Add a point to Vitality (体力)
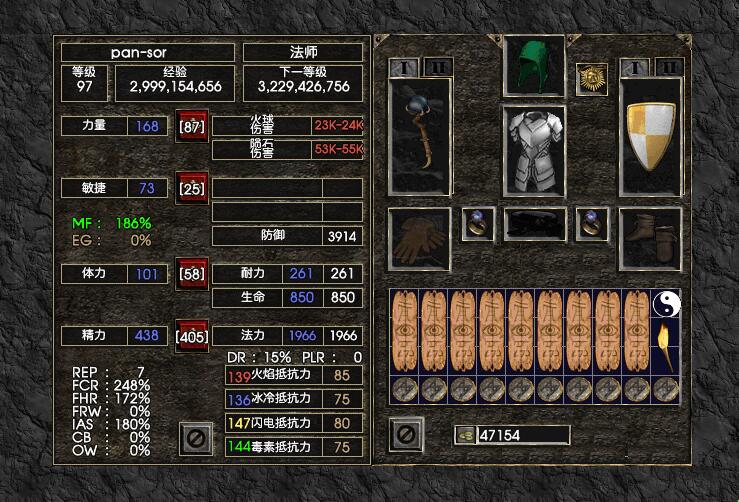This screenshot has width=739, height=502. pos(192,273)
